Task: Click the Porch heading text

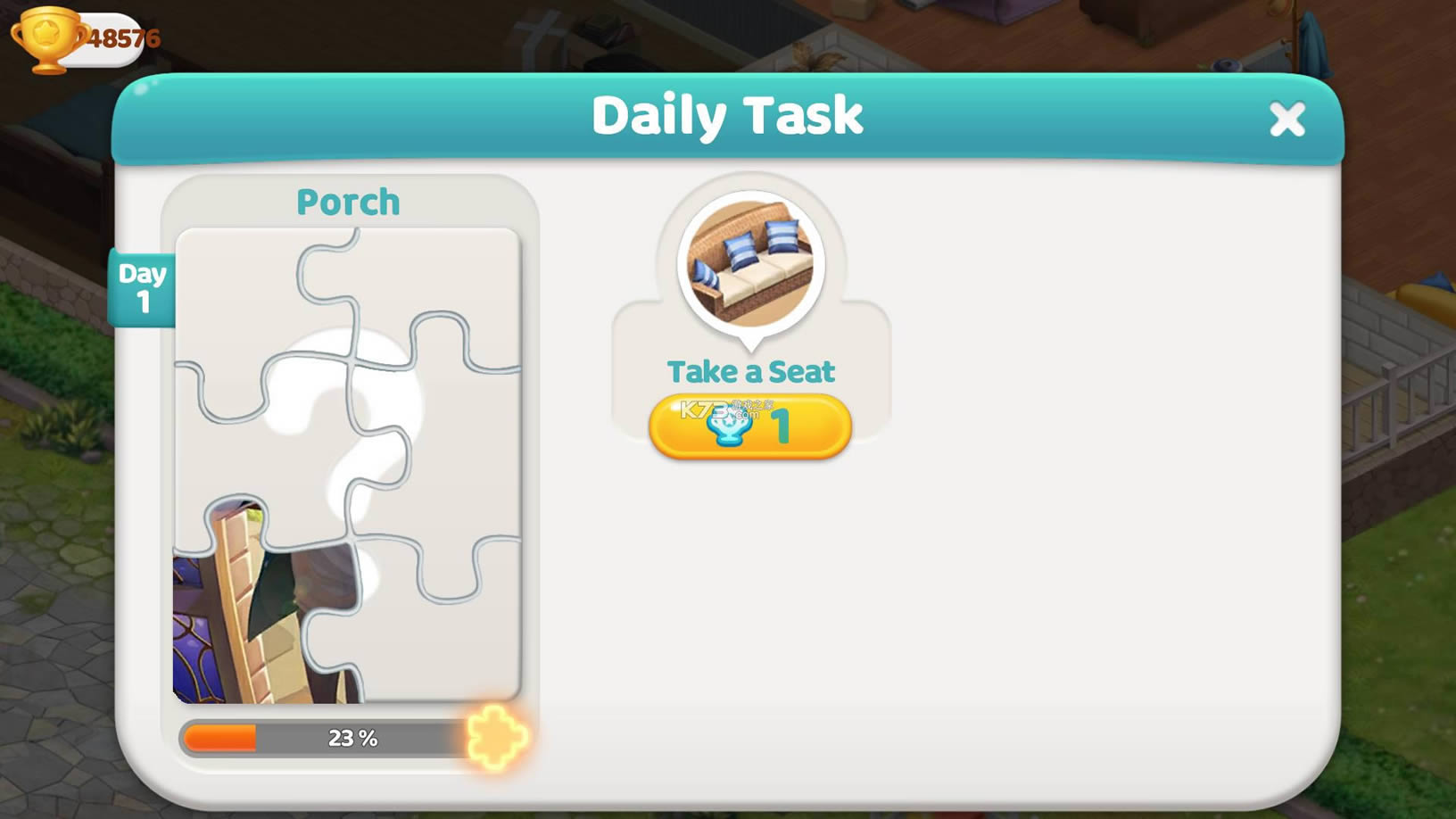Action: [x=347, y=202]
